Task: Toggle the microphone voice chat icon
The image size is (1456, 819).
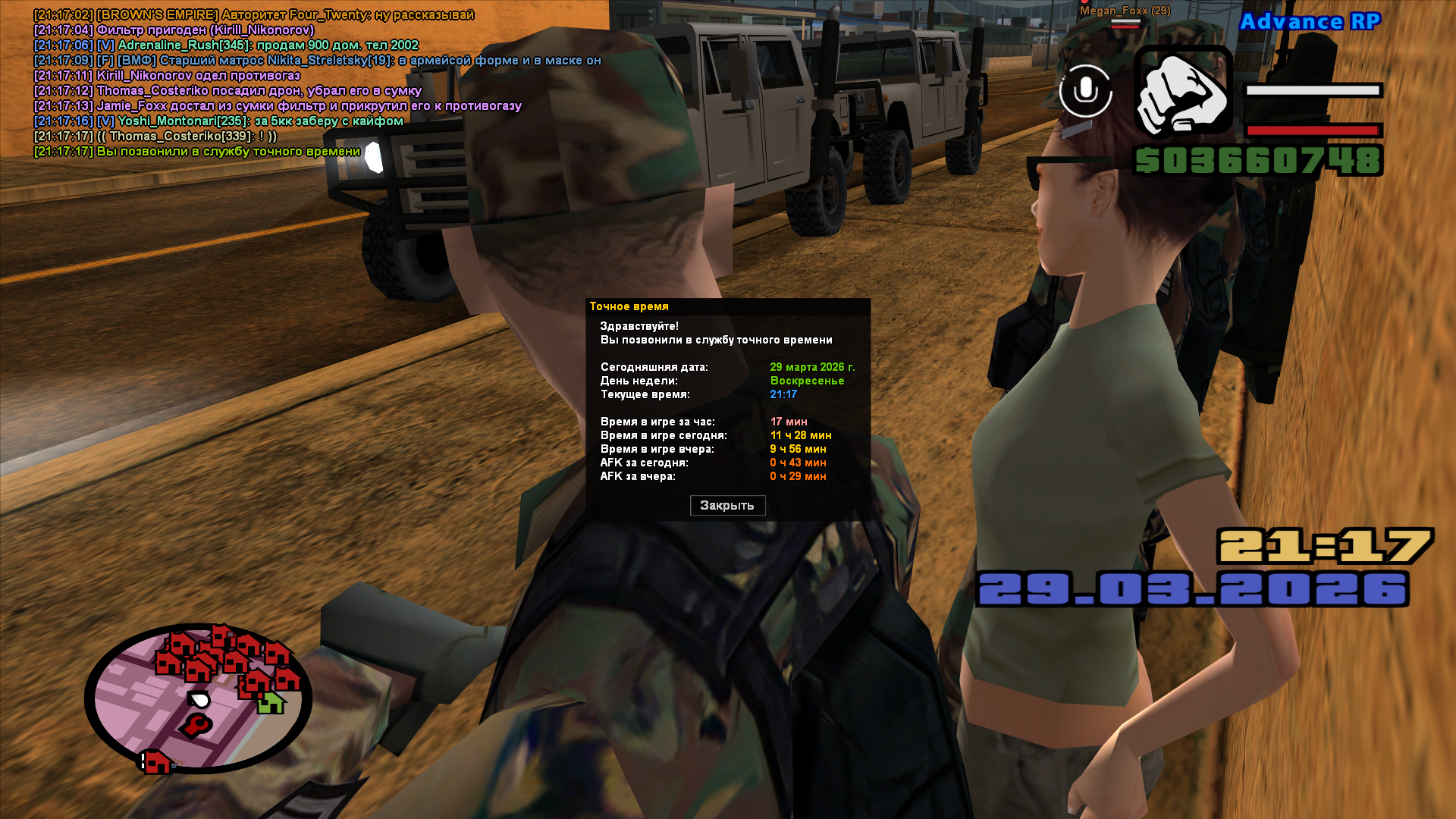Action: [x=1086, y=91]
